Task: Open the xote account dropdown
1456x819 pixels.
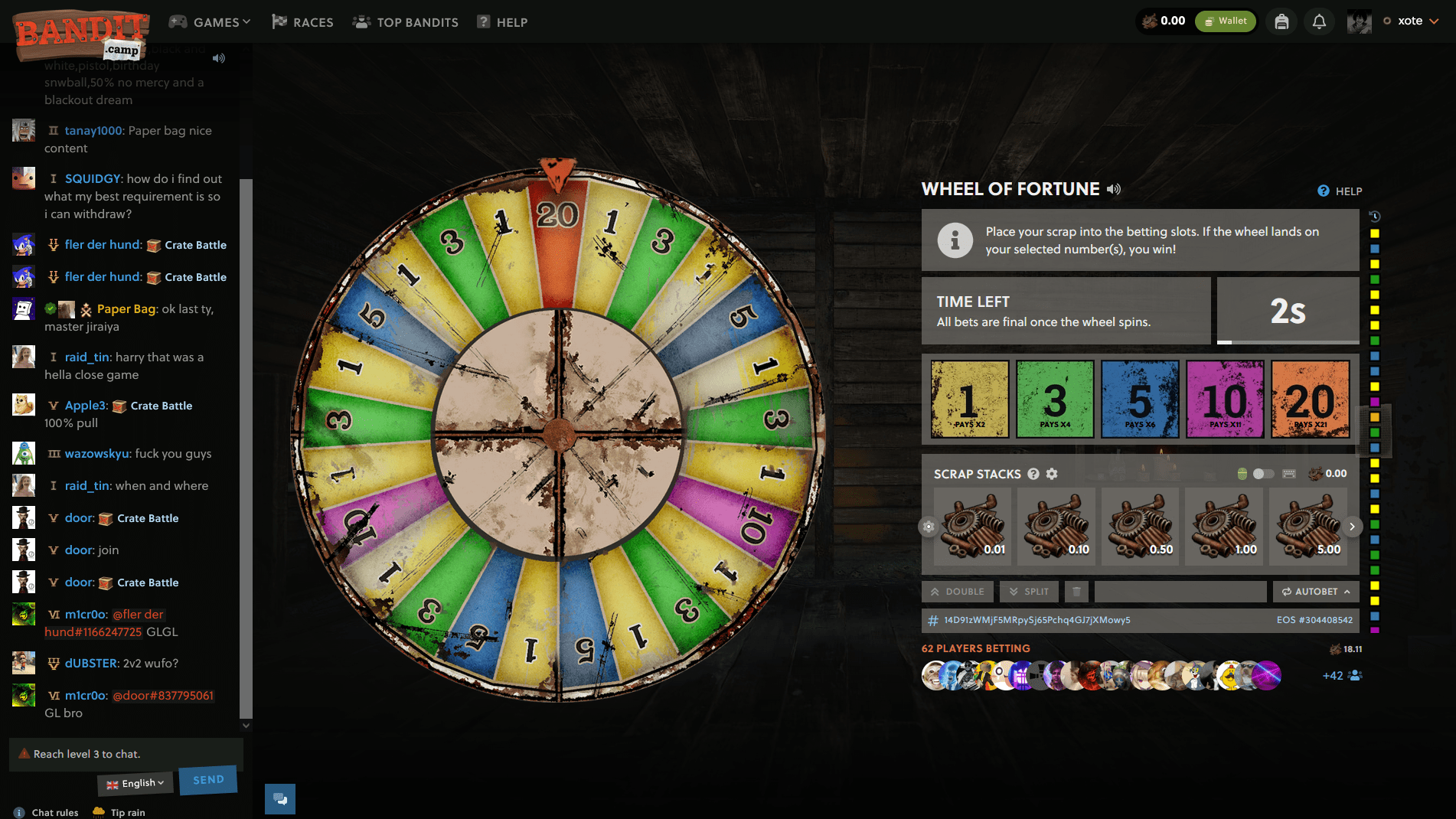Action: pyautogui.click(x=1411, y=21)
